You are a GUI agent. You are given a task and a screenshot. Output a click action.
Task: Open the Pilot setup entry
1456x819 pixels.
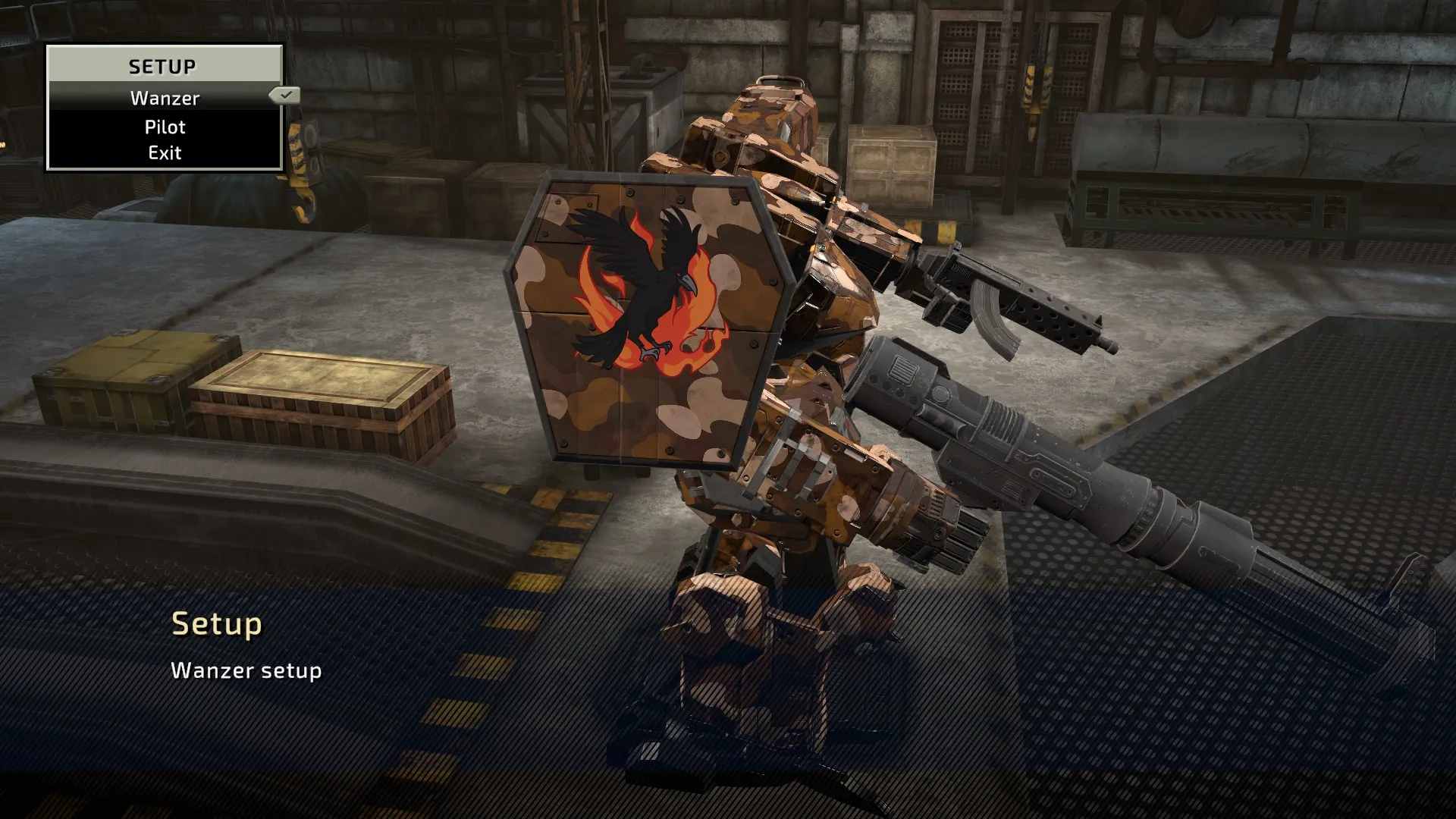(x=165, y=127)
